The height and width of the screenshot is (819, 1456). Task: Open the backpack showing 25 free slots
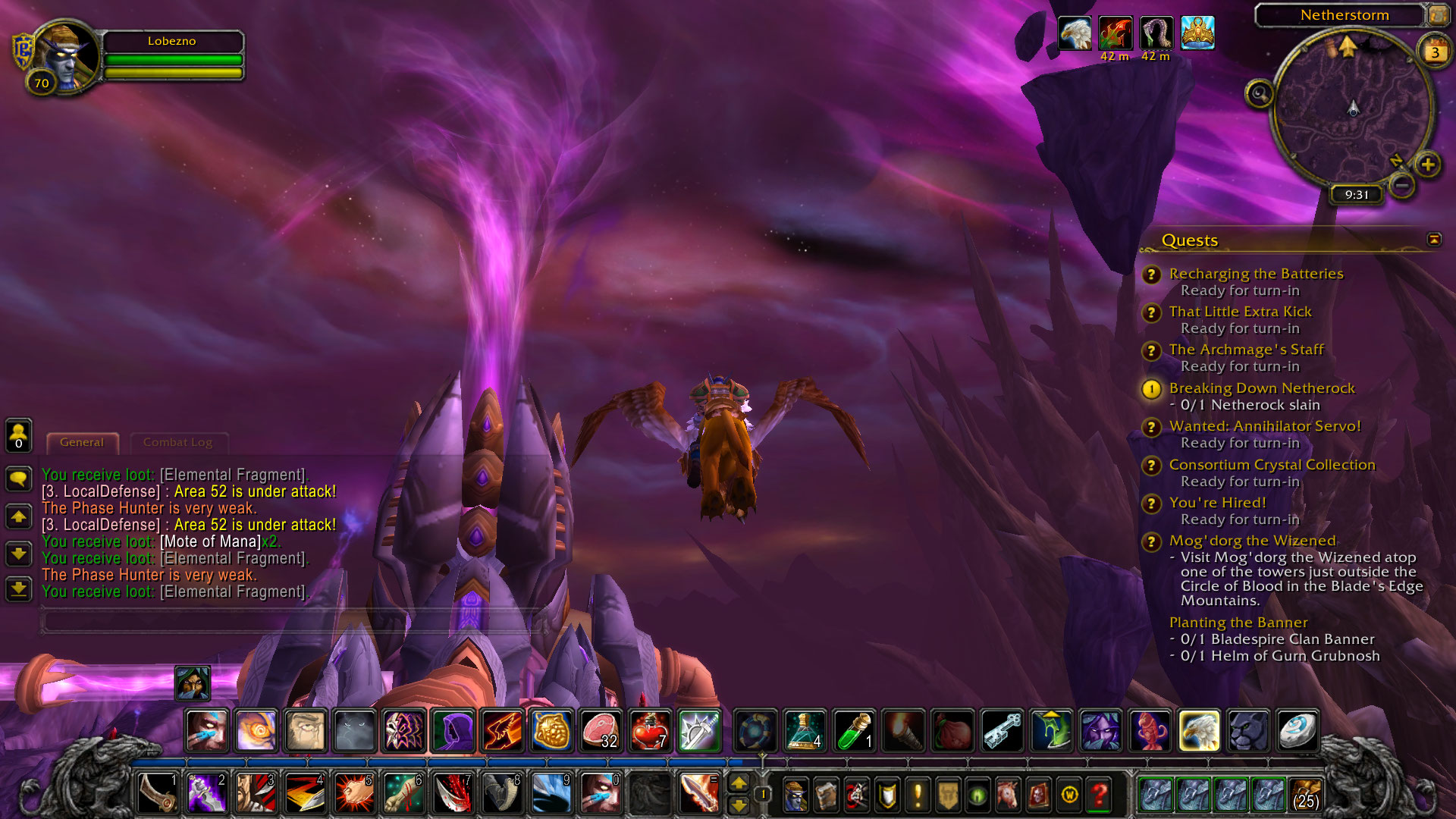tap(1305, 794)
